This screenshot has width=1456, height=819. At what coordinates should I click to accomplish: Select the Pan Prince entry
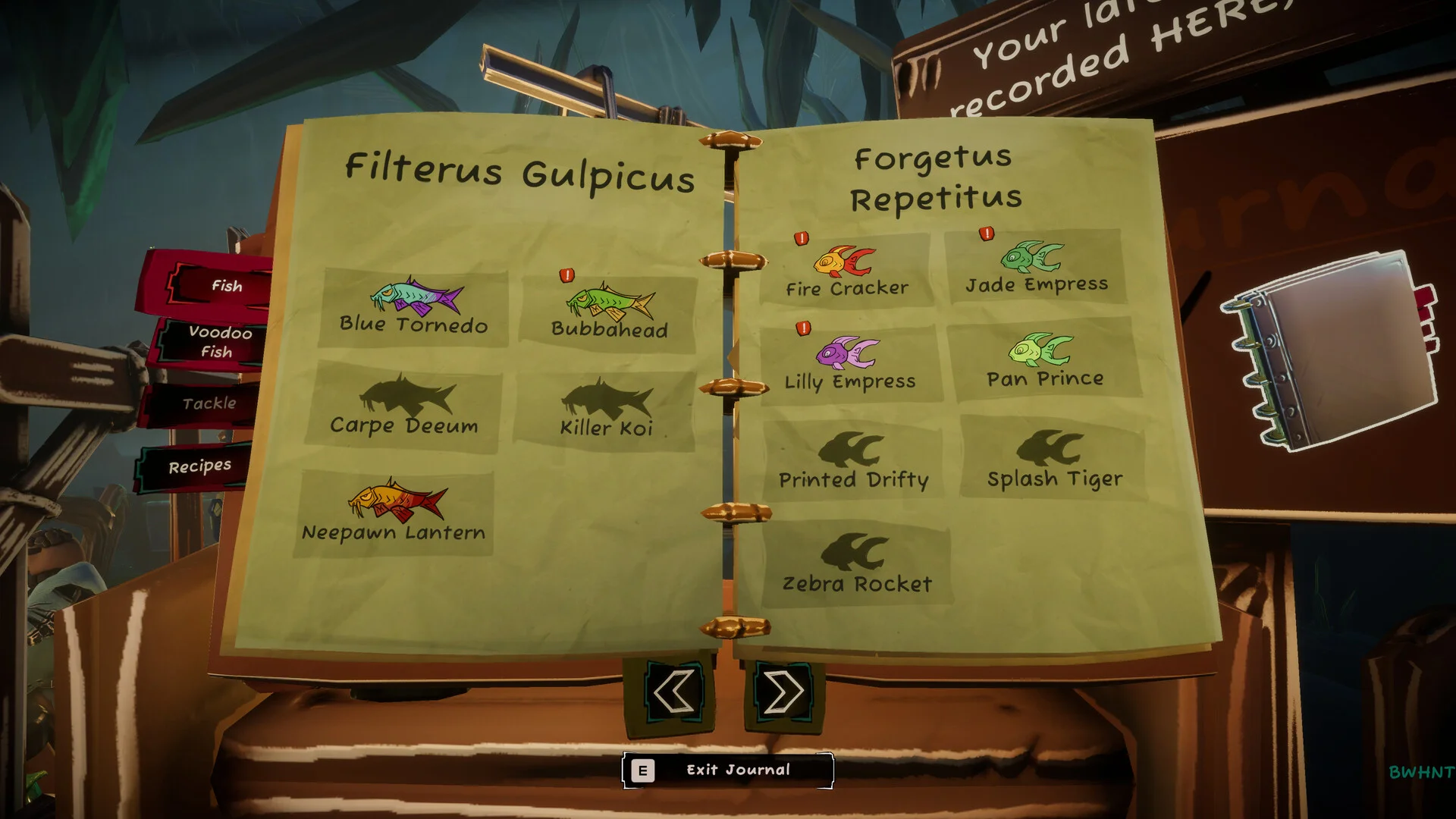tap(1044, 359)
